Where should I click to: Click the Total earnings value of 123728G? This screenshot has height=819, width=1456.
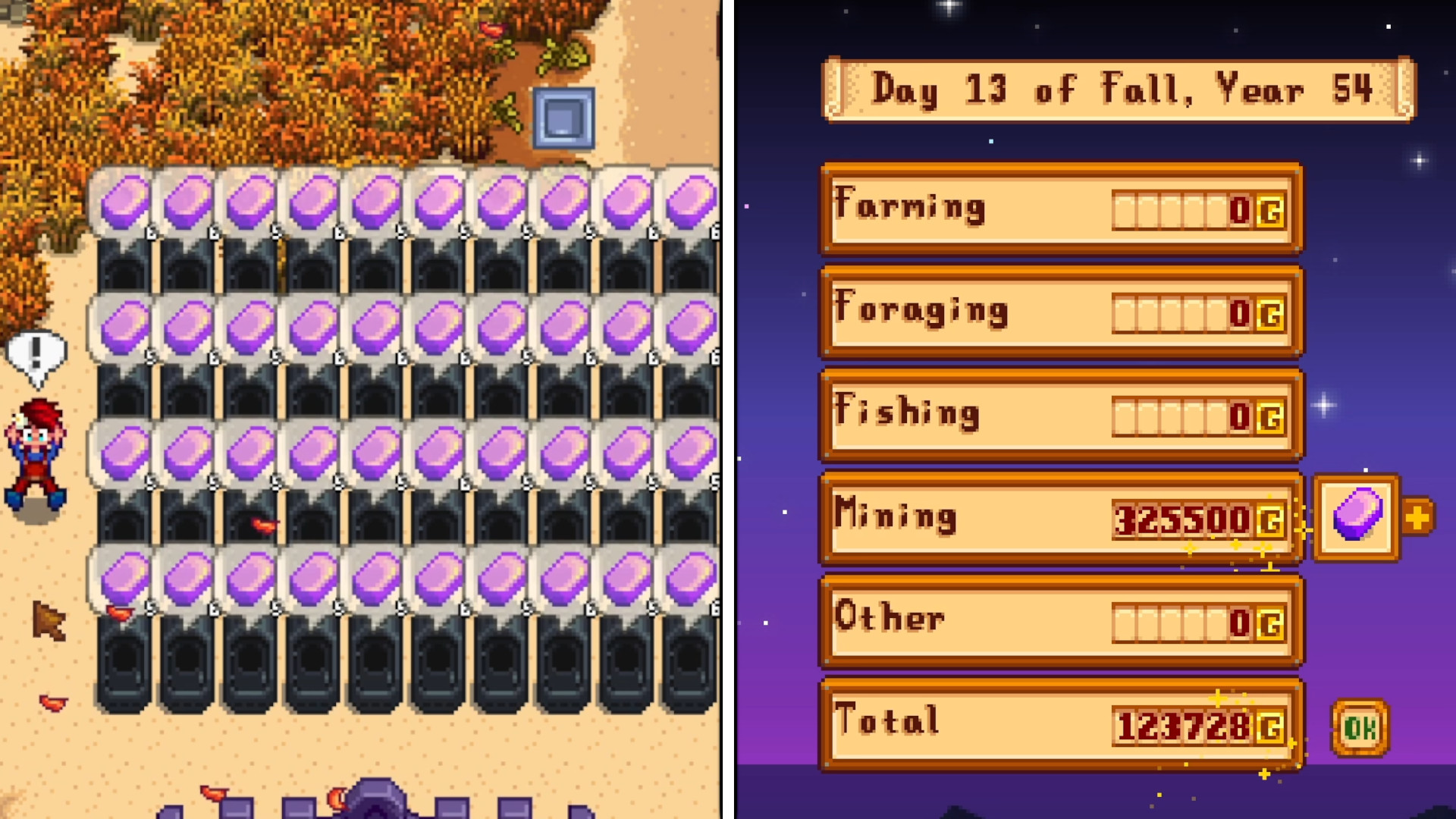pos(1183,724)
